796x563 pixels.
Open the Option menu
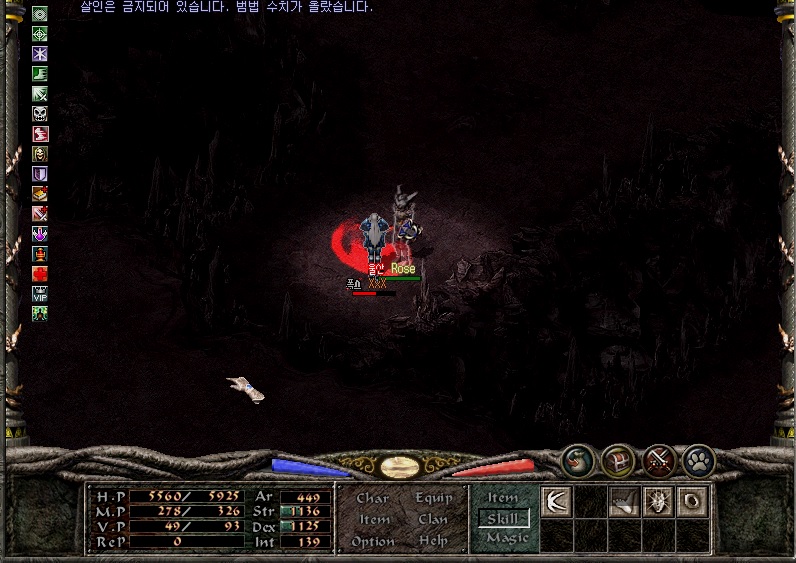373,542
